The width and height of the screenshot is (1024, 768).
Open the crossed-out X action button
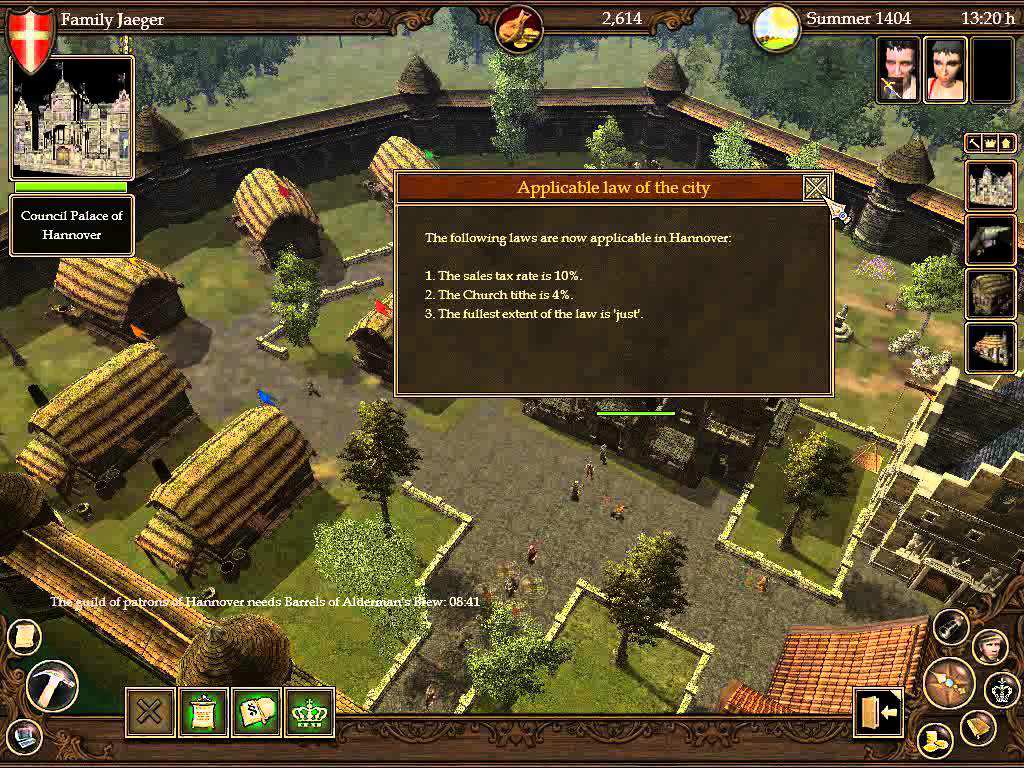[x=150, y=712]
